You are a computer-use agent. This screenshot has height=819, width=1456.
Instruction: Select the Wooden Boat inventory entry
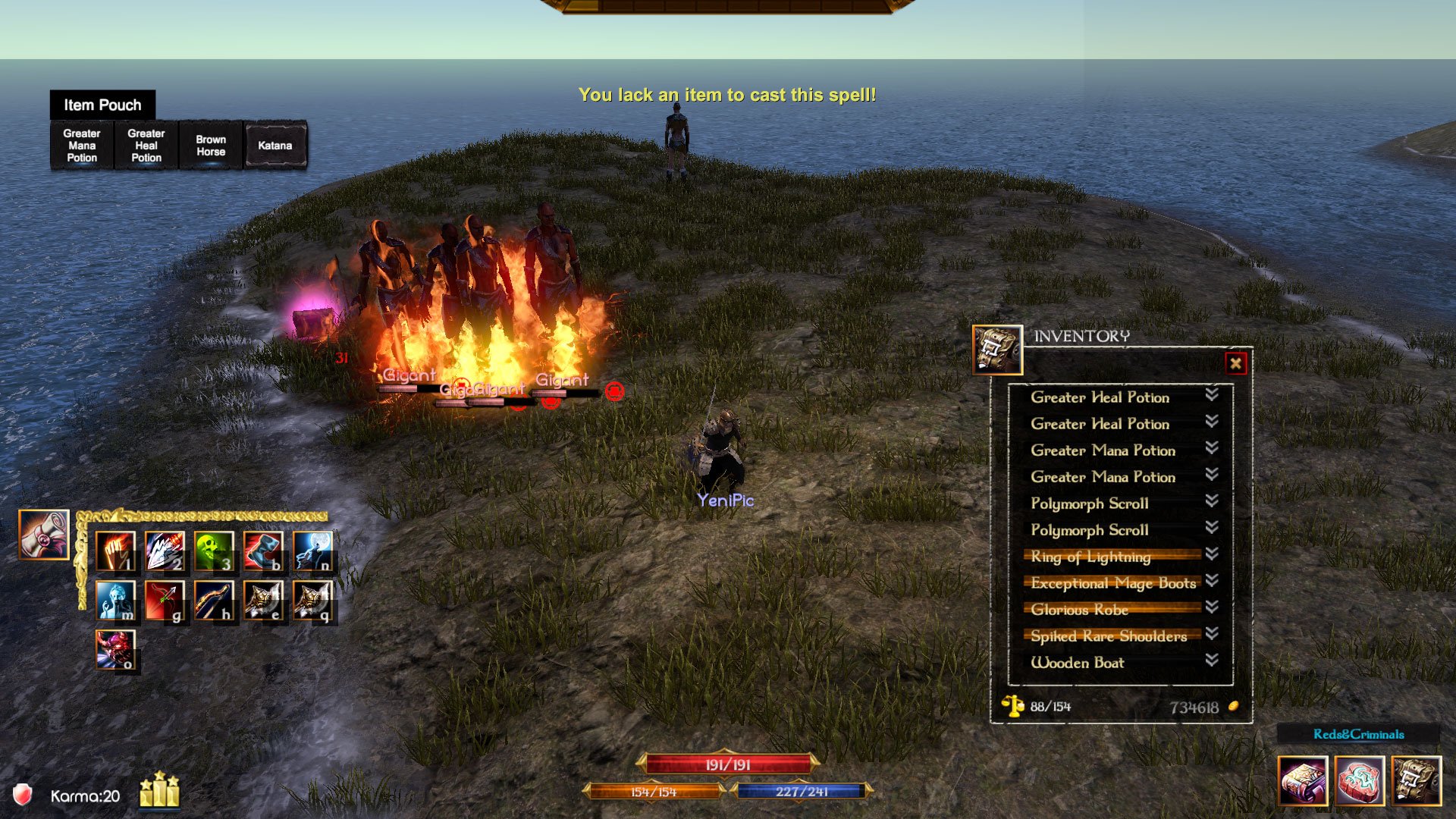1077,663
